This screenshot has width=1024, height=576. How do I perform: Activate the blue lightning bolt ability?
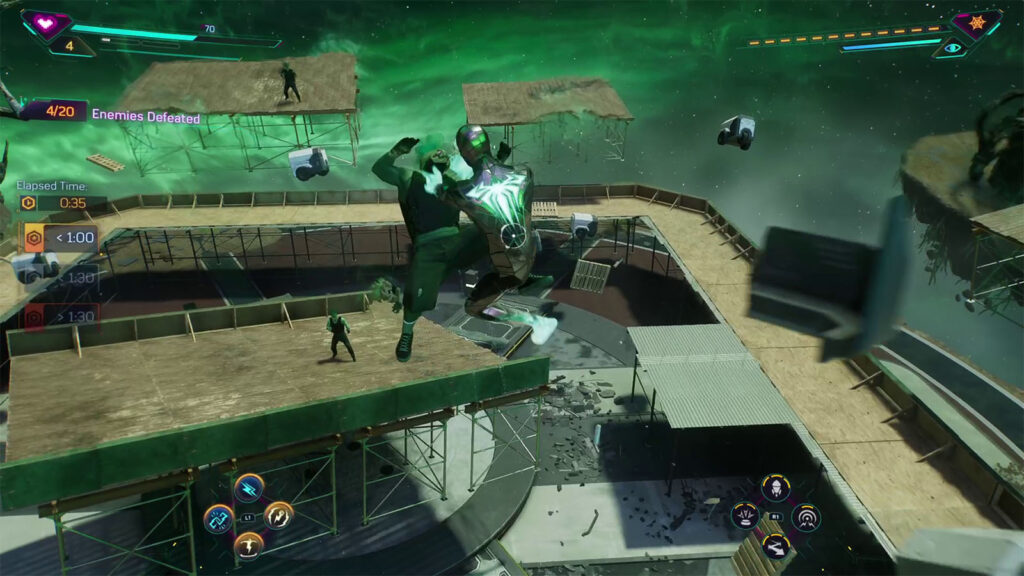[x=248, y=487]
